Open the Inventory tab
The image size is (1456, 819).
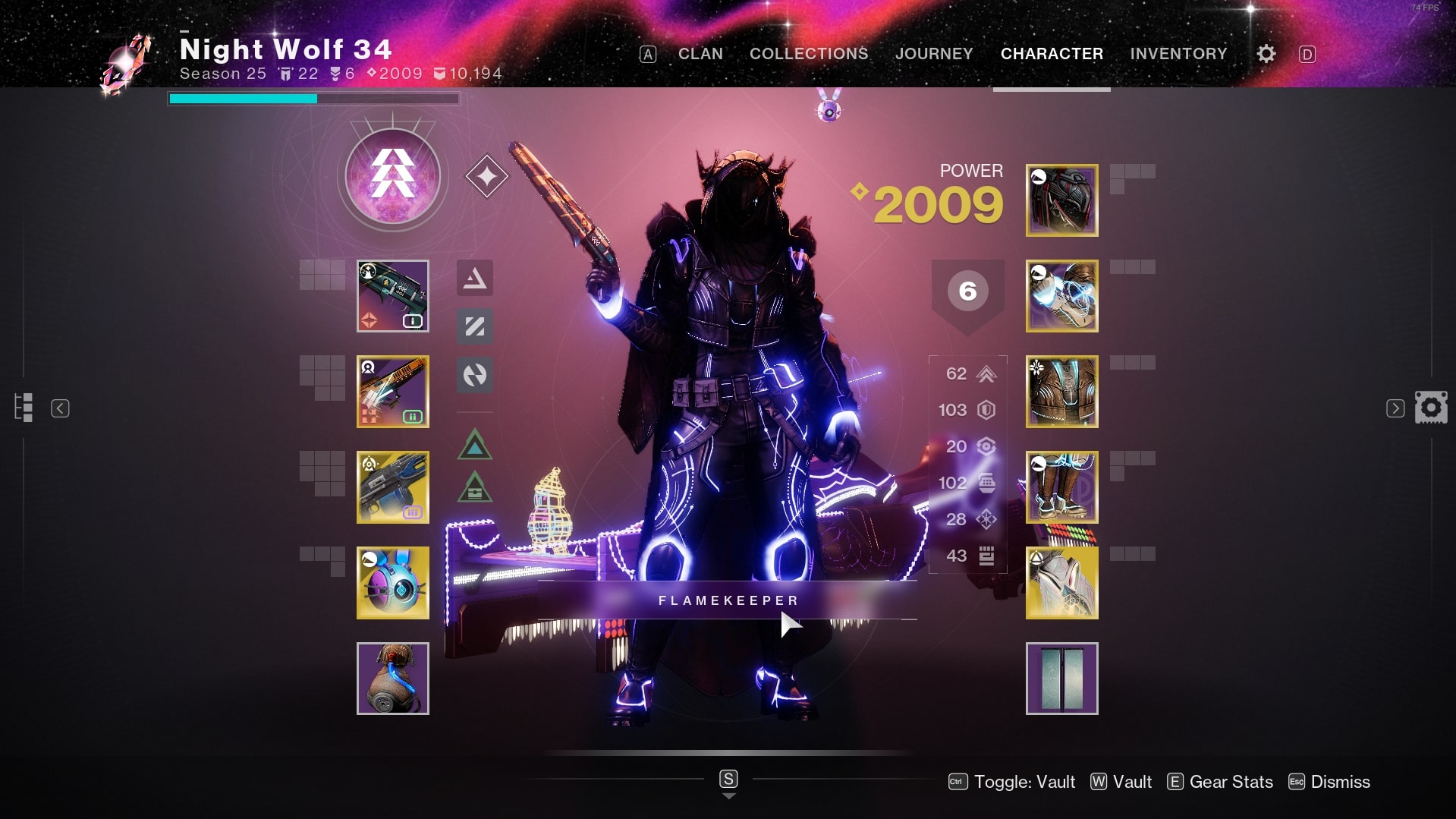point(1178,54)
